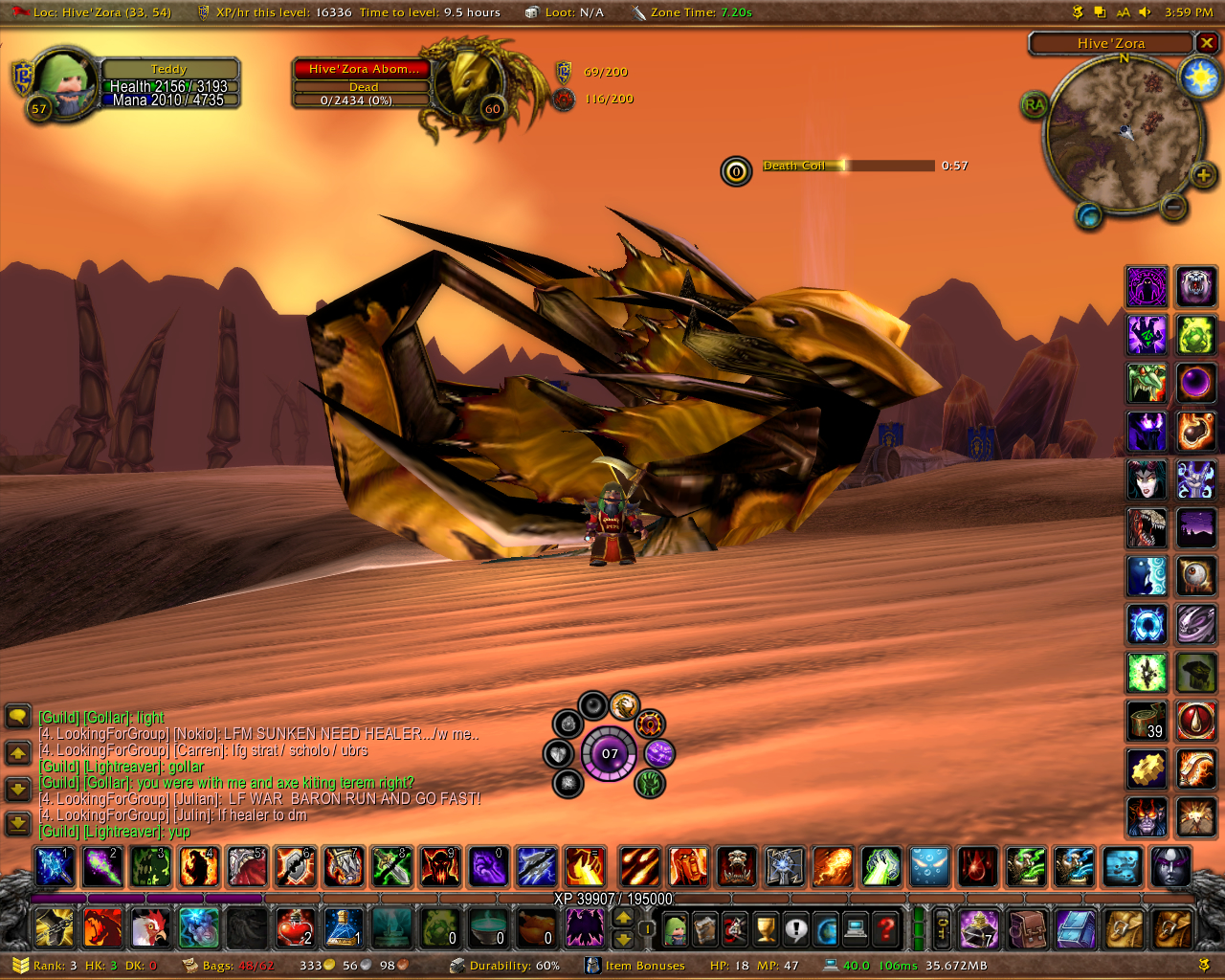1225x980 pixels.
Task: Click the sun day-night indicator on minimap
Action: (x=1198, y=77)
